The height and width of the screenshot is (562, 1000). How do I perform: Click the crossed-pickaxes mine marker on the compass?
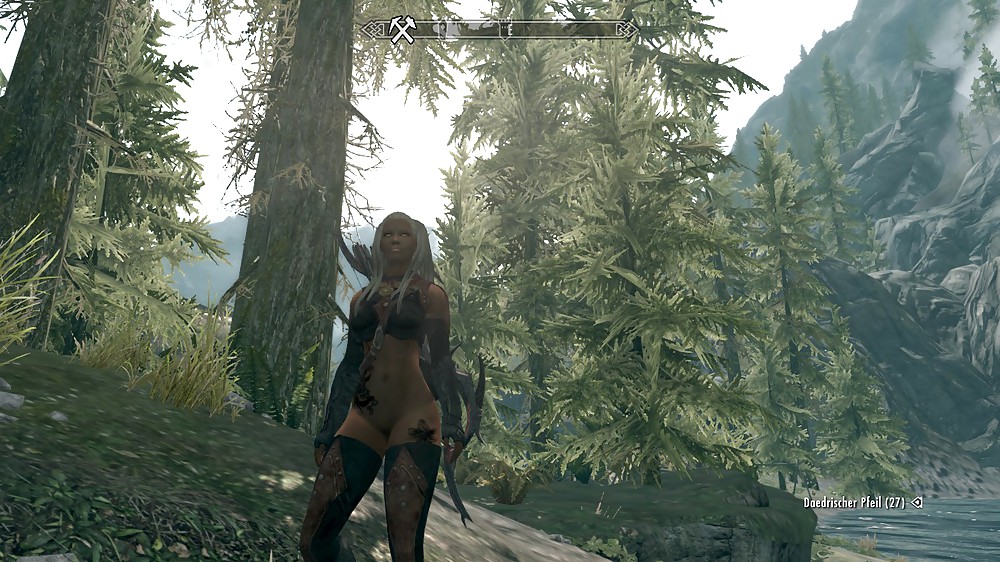click(403, 30)
